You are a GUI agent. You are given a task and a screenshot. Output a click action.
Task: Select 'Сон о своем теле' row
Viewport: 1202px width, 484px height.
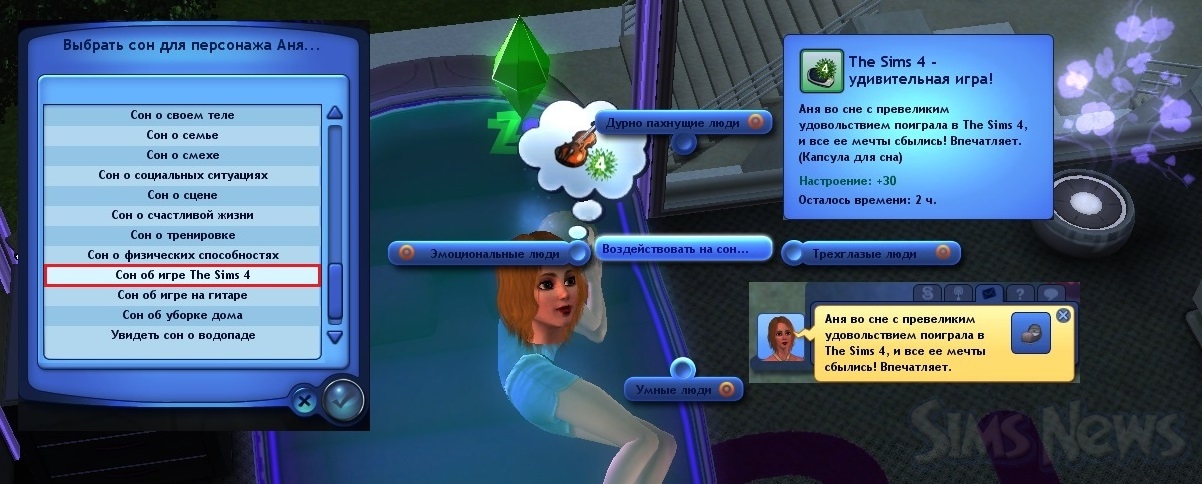point(182,115)
